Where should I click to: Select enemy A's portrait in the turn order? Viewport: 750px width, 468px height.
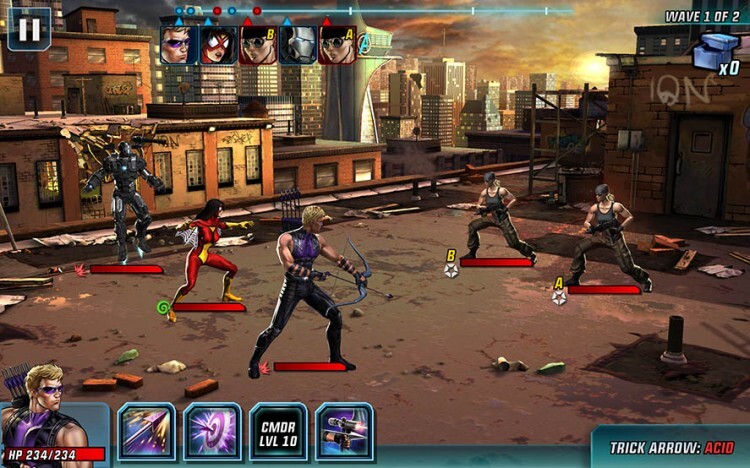point(337,45)
